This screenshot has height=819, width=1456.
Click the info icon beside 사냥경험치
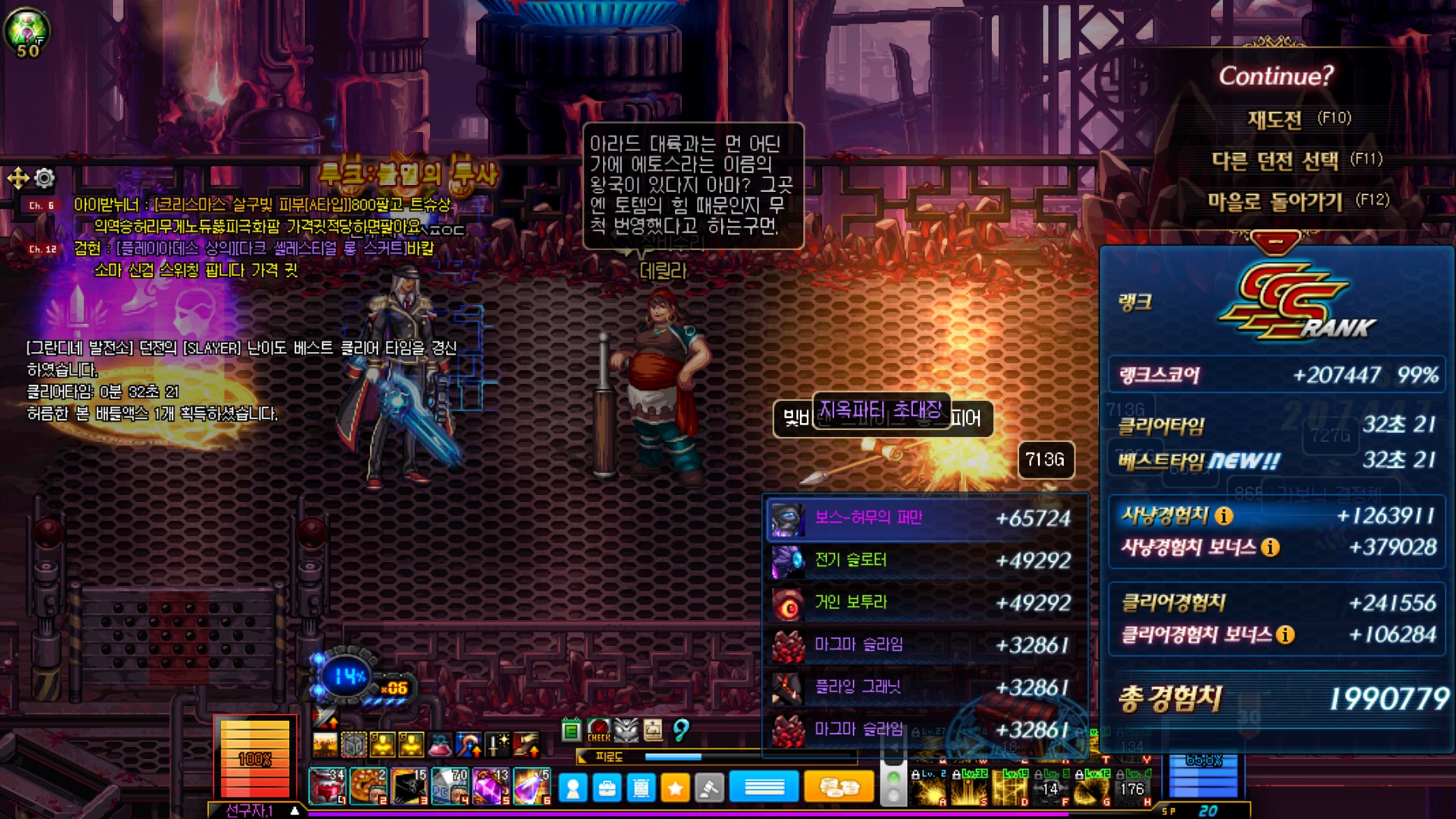(x=1224, y=516)
